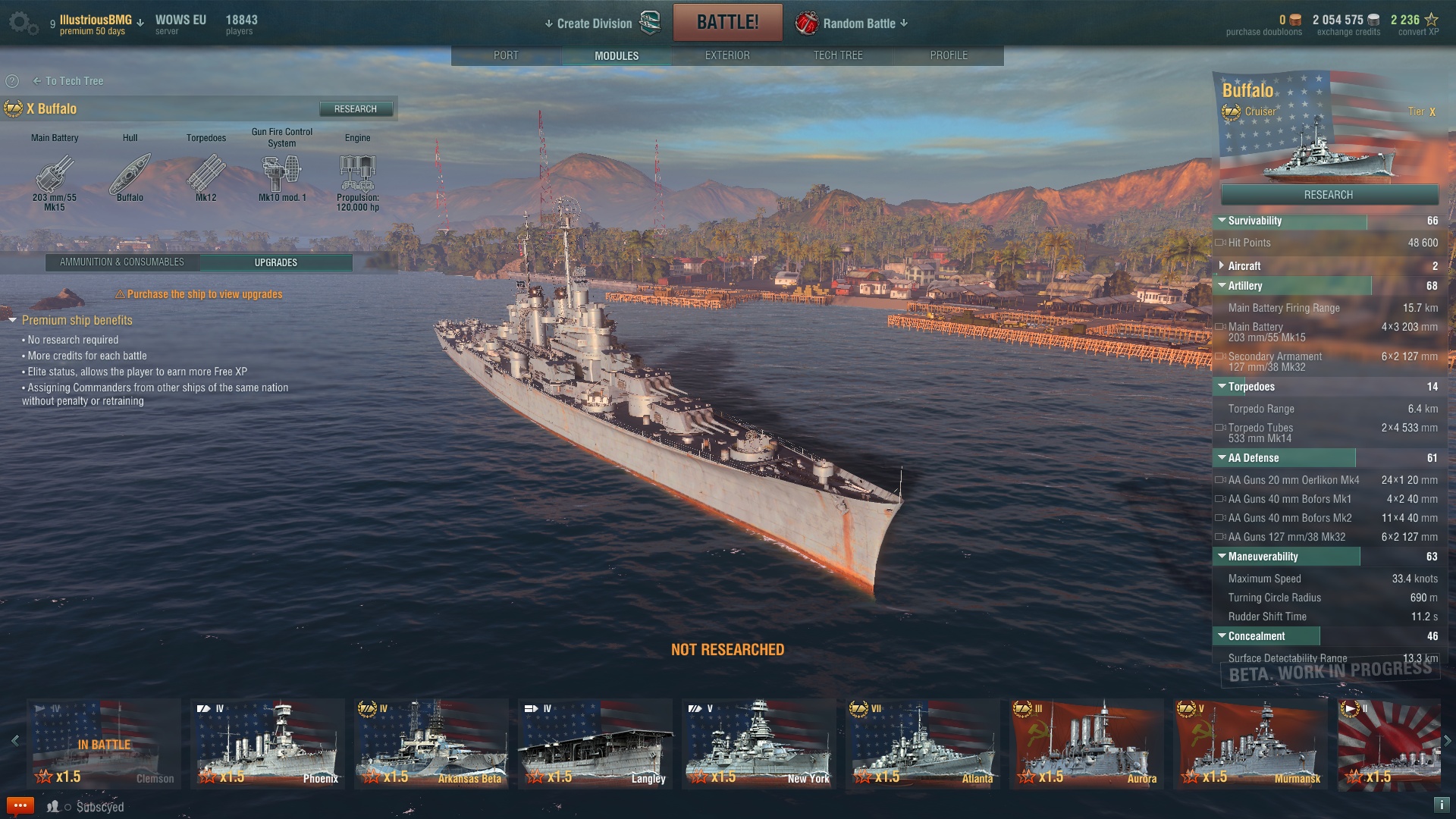View the PROFILE tab
The height and width of the screenshot is (819, 1456).
click(948, 55)
